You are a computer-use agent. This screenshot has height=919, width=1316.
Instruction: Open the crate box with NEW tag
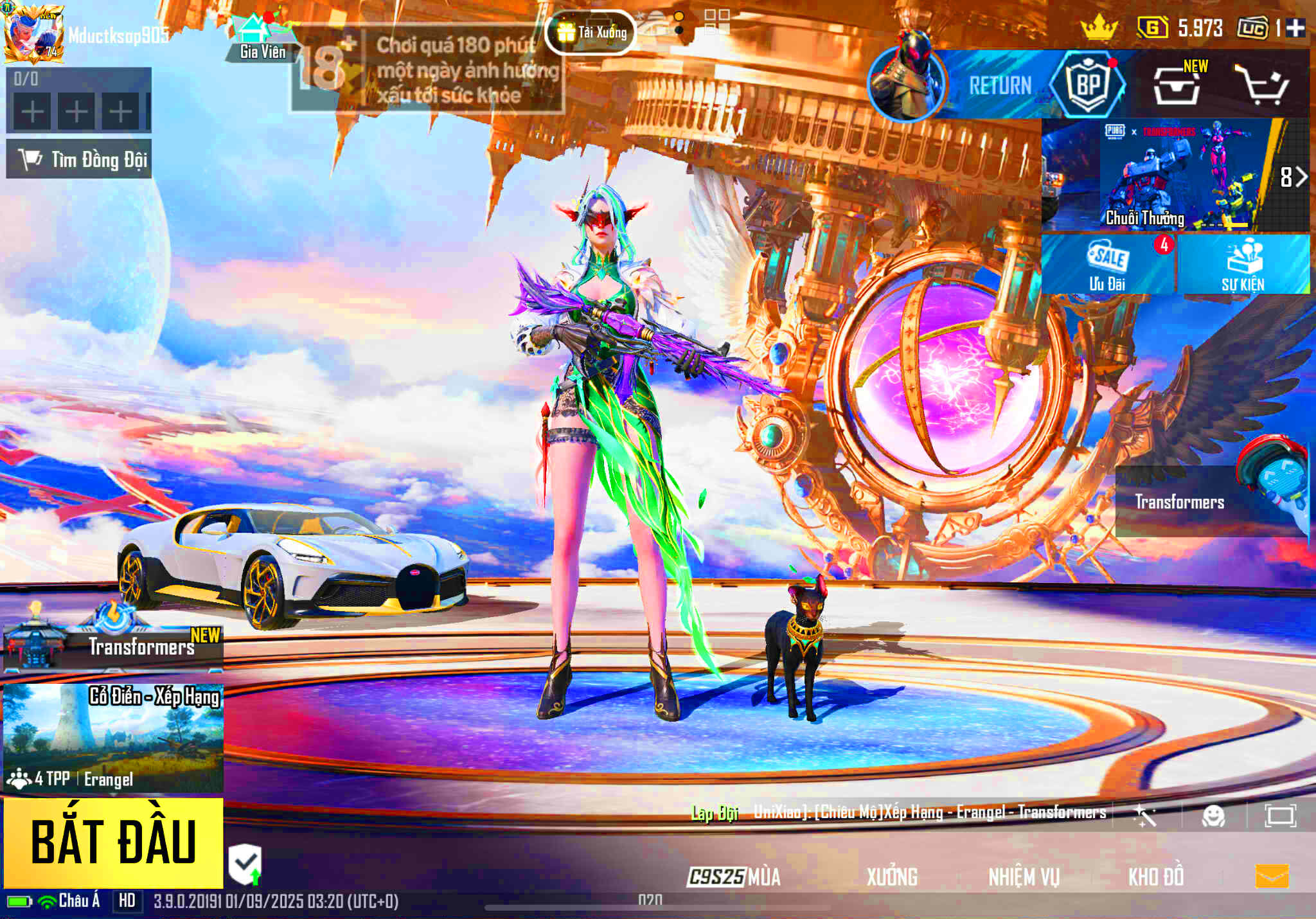click(x=1177, y=85)
